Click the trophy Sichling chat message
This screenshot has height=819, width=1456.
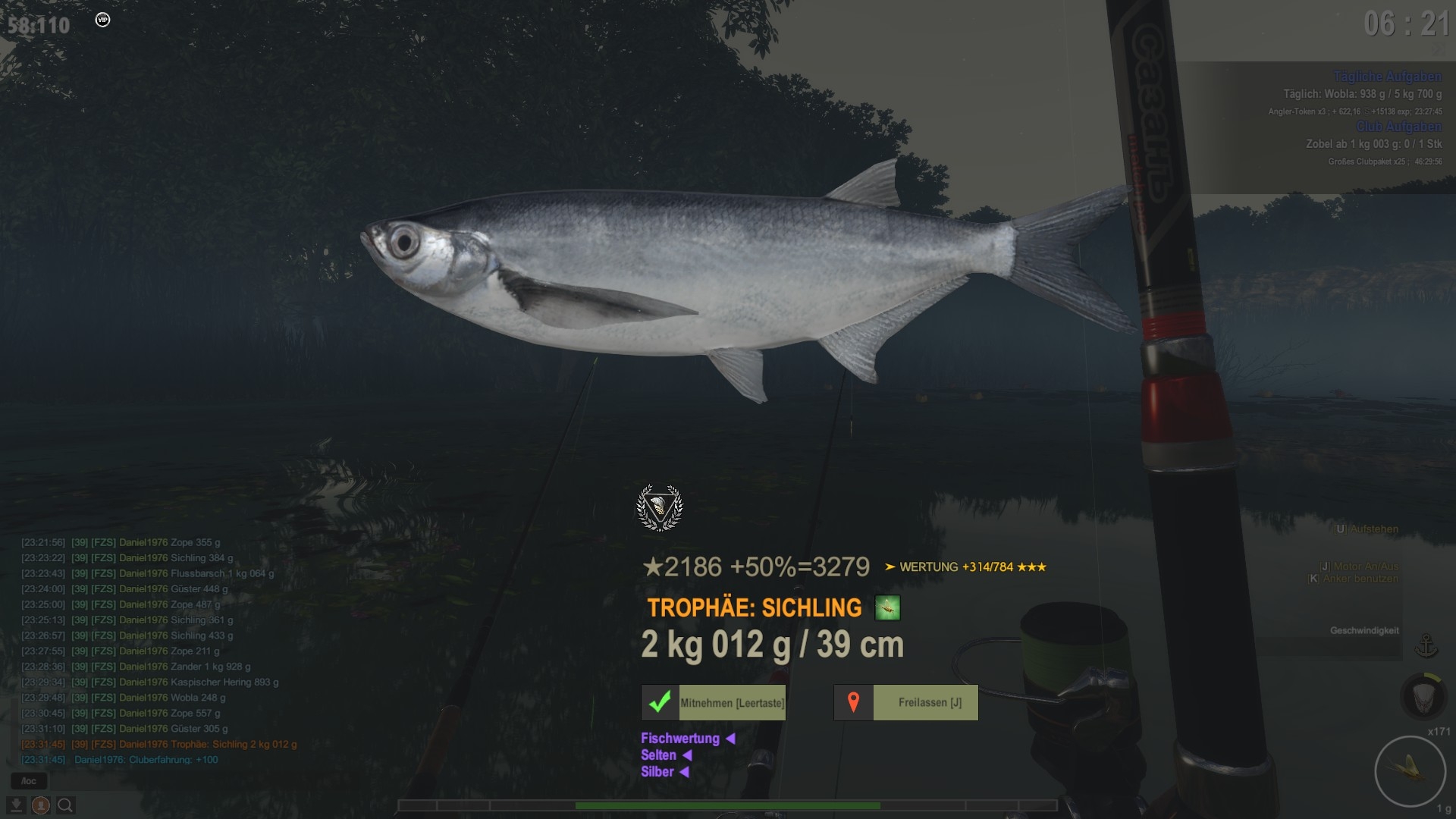tap(159, 744)
